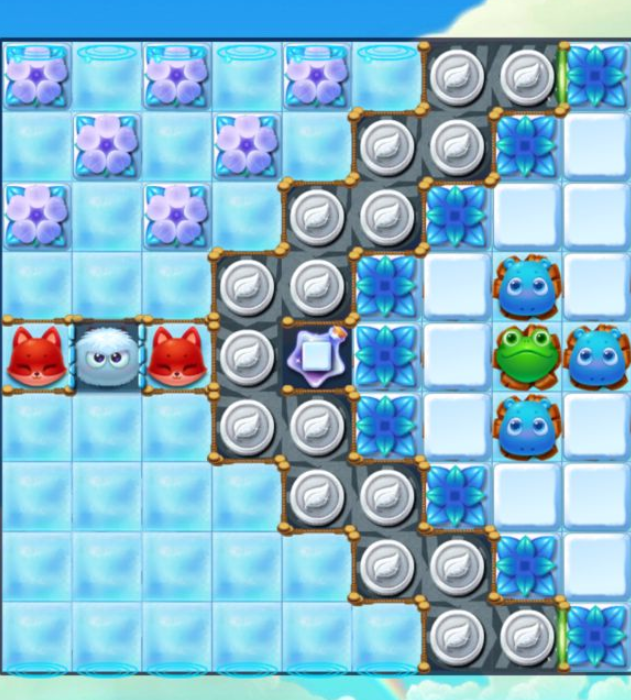Pick the blue creature below the green frog
Viewport: 631px width, 700px height.
pos(527,426)
